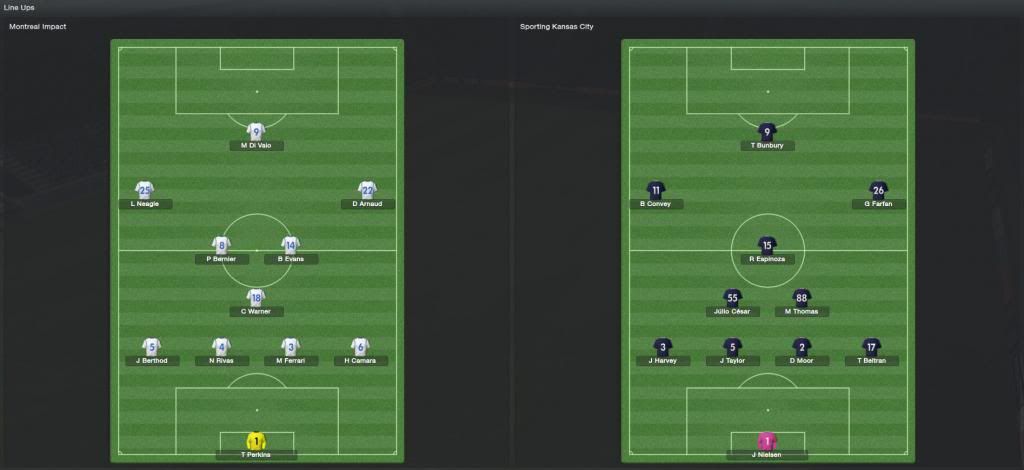The image size is (1024, 470).
Task: Select G Farfan number 26
Action: click(x=878, y=189)
